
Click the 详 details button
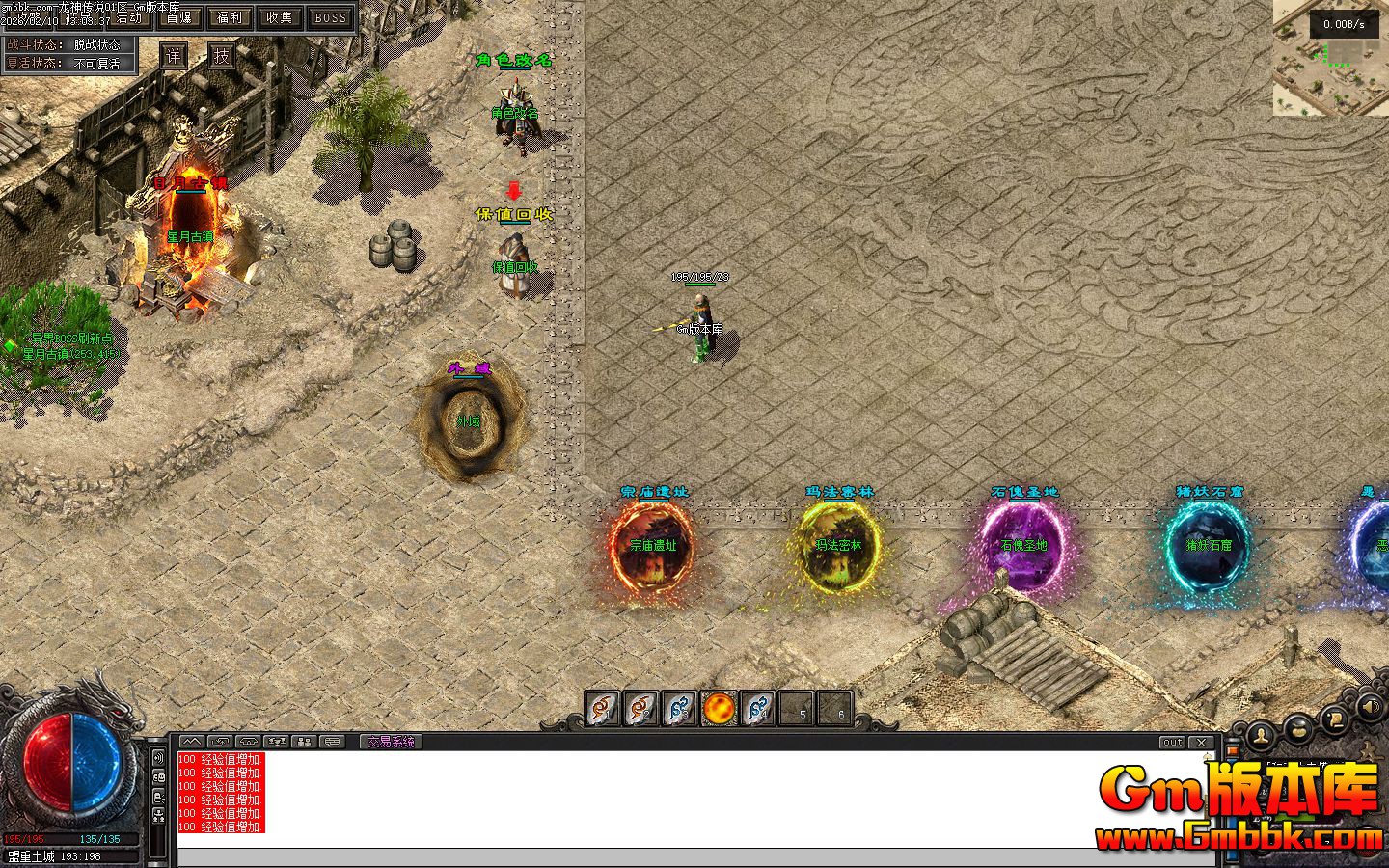173,56
